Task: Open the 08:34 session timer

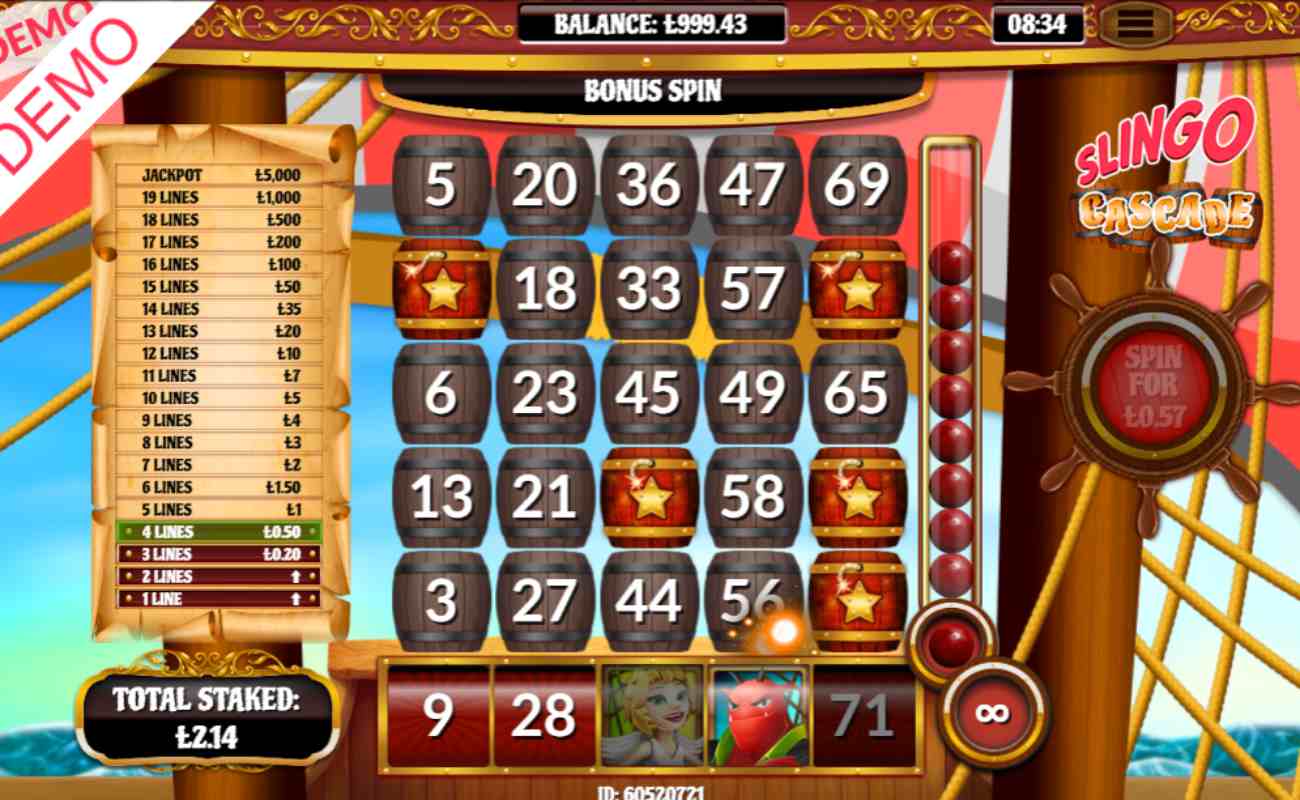Action: [1040, 25]
